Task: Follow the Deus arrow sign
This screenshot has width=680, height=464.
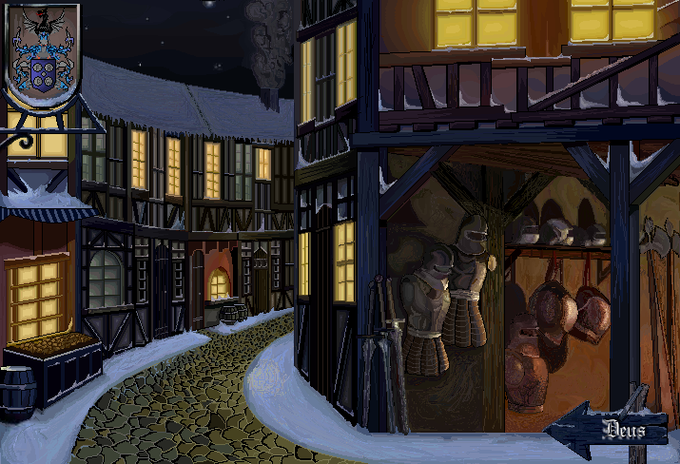Action: (x=609, y=431)
